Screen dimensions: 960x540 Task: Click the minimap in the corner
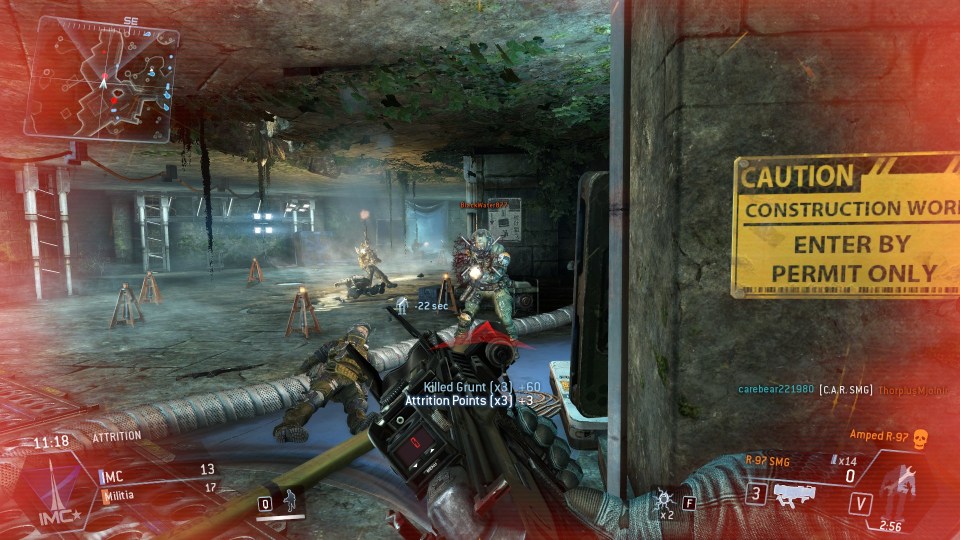[x=102, y=78]
